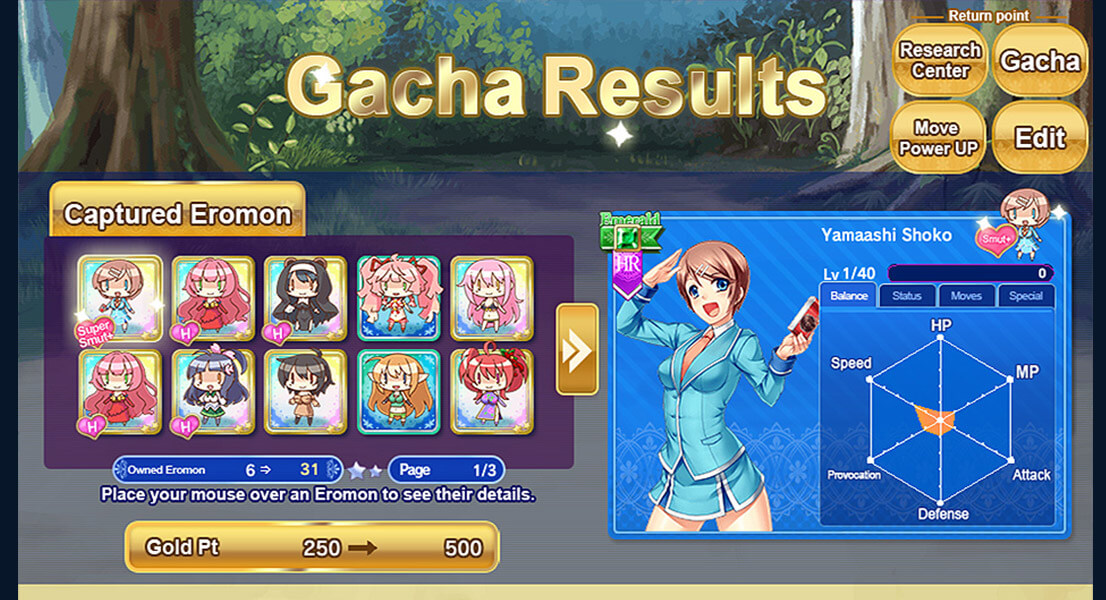Select the Super Smut brown-haired Eromon
The image size is (1106, 600).
(x=120, y=297)
